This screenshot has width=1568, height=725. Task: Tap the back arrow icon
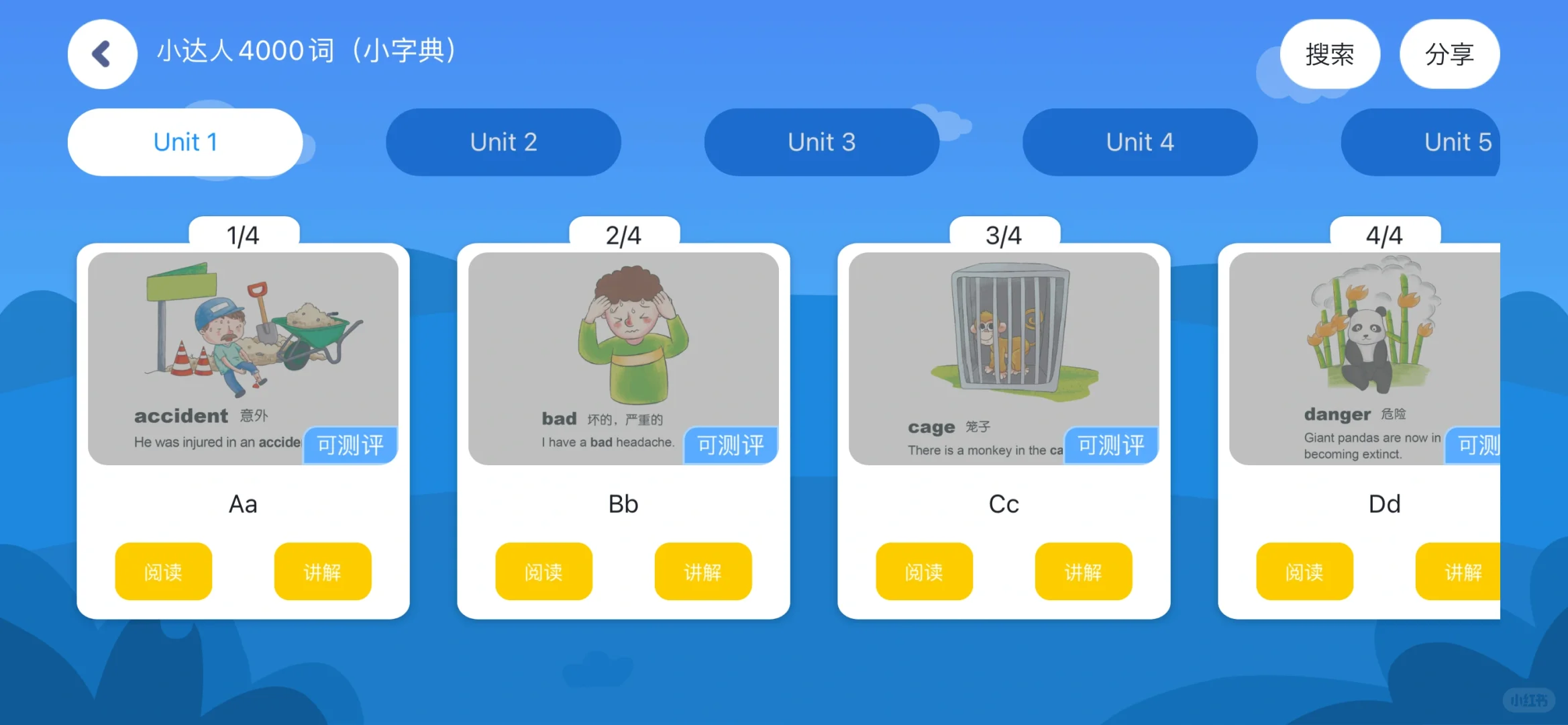[x=102, y=54]
